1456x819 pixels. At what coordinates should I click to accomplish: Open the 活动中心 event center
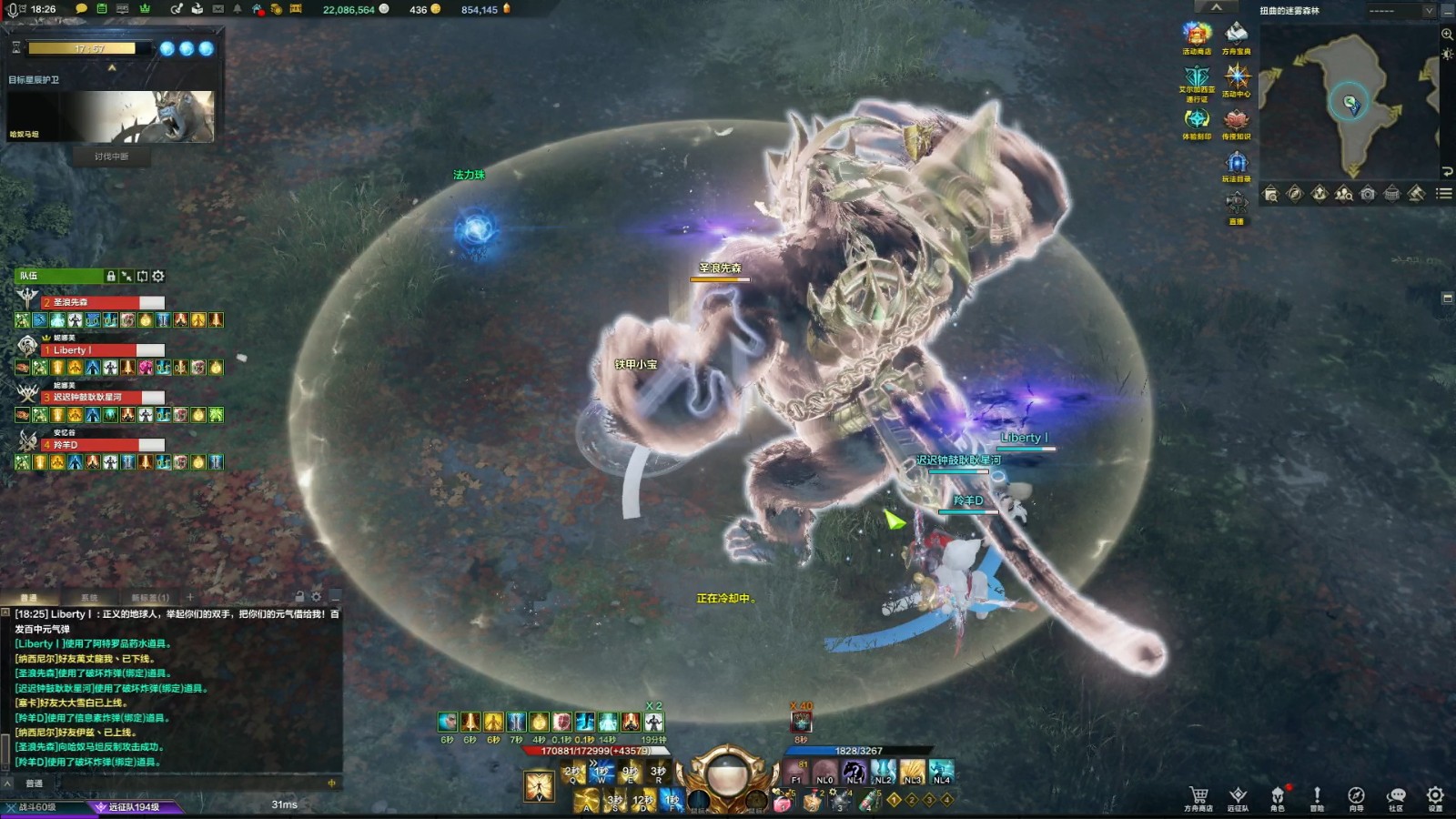[1236, 79]
